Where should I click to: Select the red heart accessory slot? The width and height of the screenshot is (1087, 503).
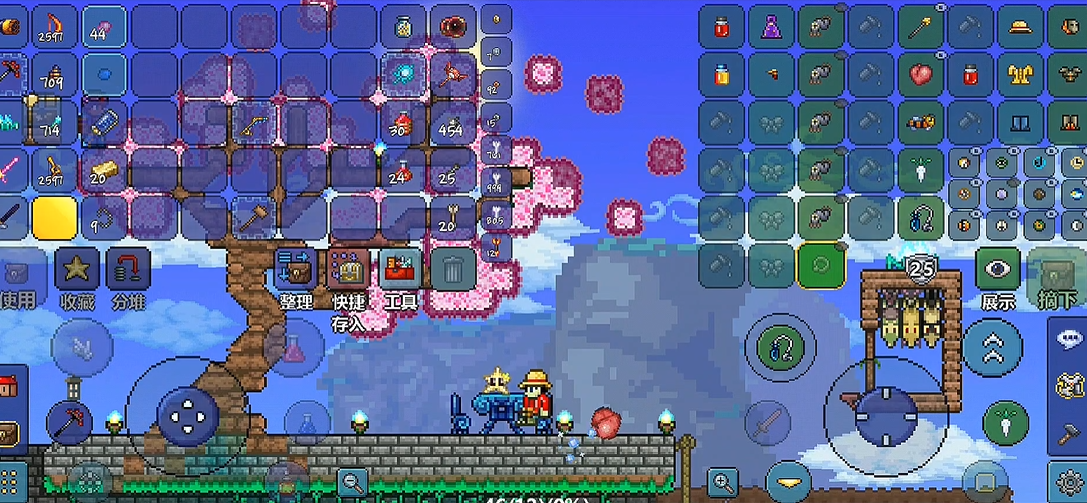921,75
